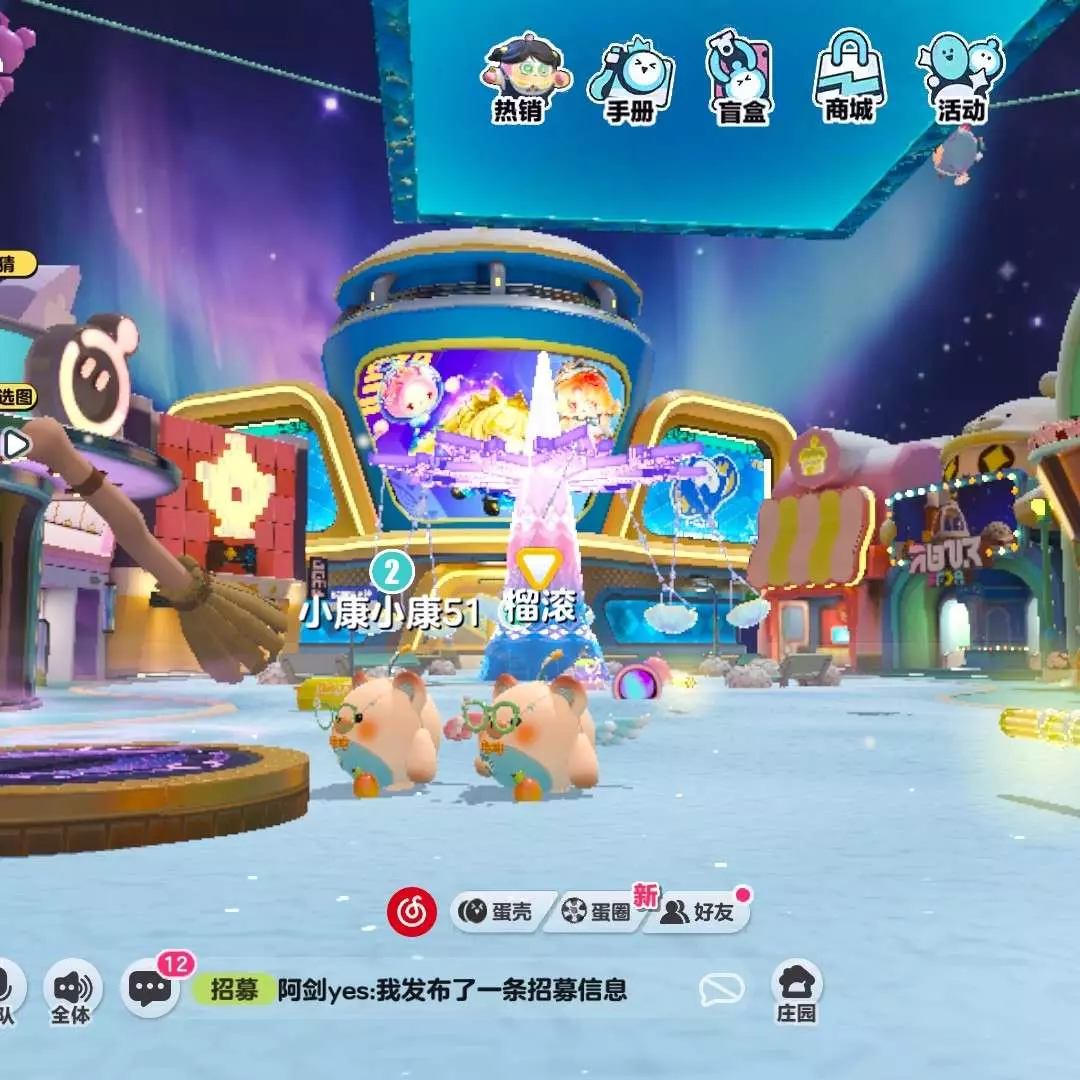The height and width of the screenshot is (1080, 1080).
Task: Go to the 庄园 manor
Action: [x=797, y=990]
